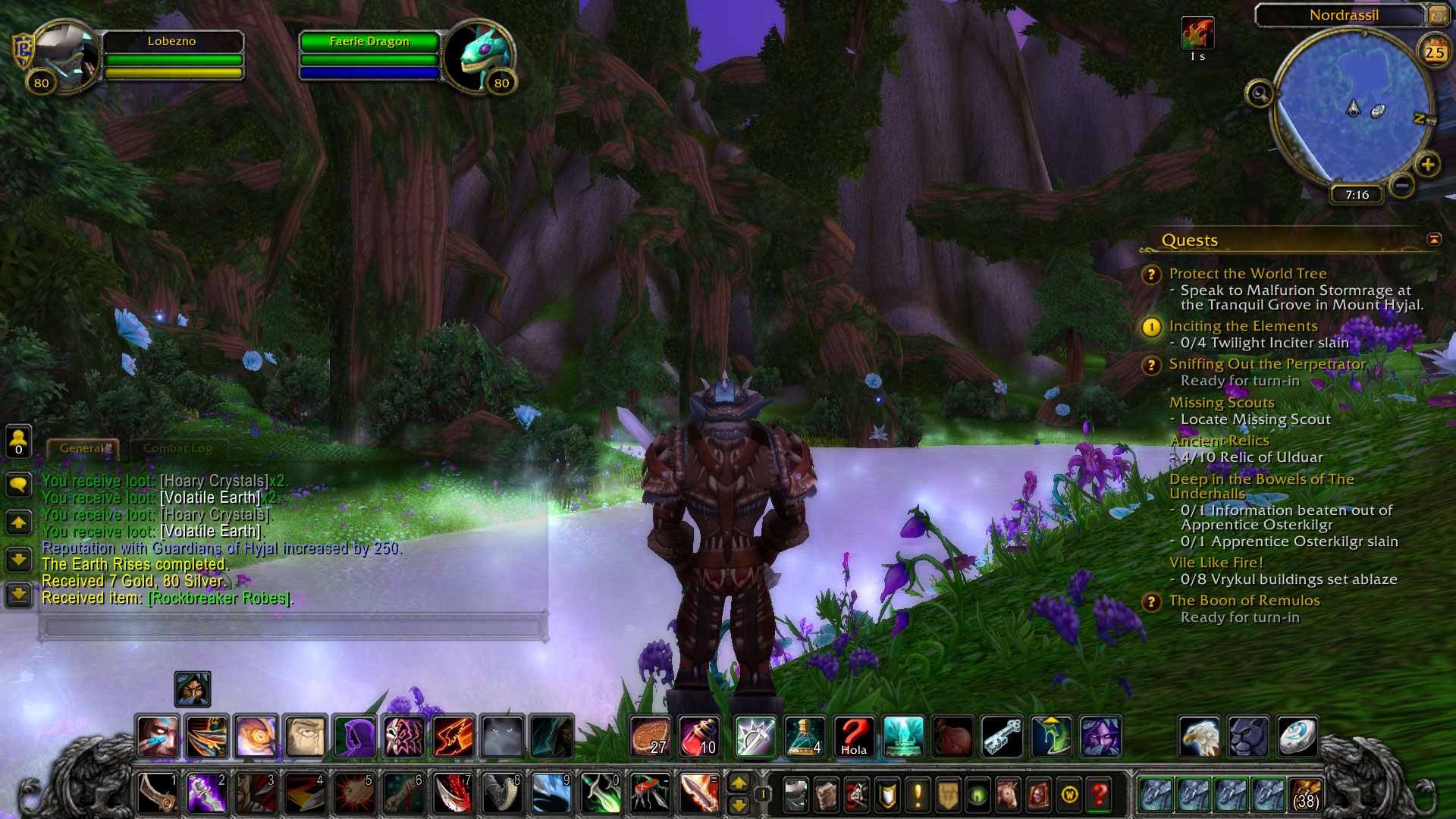Click the minimap zoom-out minus button
Screen dimensions: 1456x819
pyautogui.click(x=1402, y=184)
